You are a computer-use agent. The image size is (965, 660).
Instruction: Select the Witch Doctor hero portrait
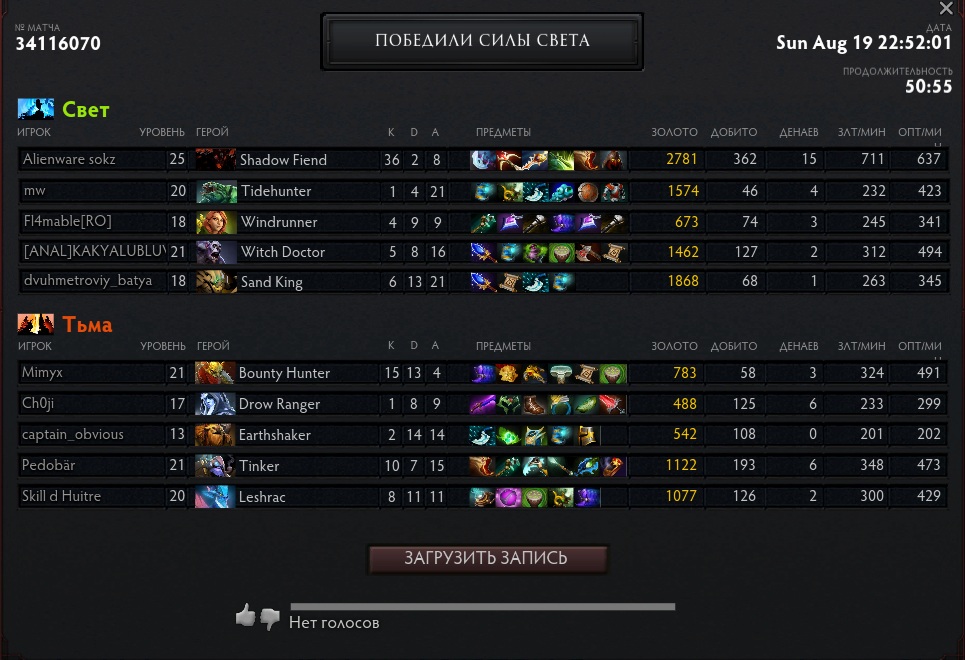(x=216, y=252)
